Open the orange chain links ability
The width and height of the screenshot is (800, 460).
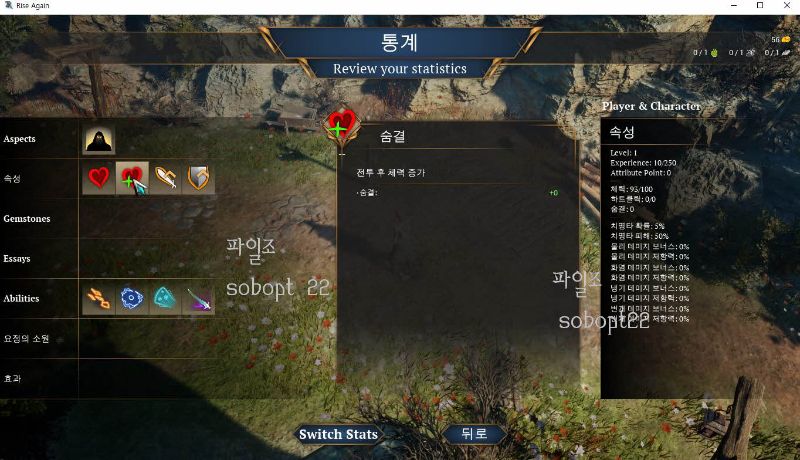point(99,298)
